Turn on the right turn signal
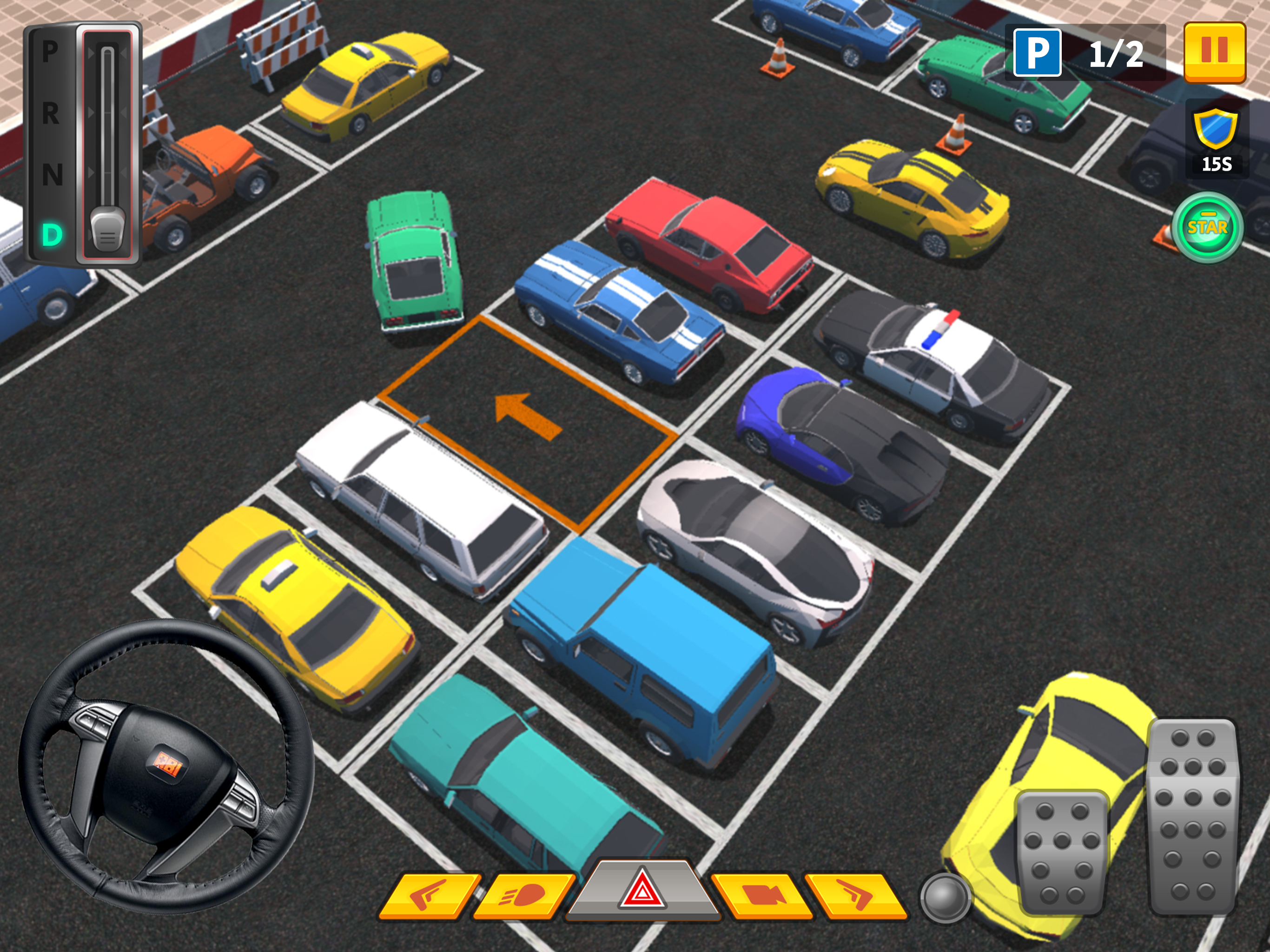Viewport: 1270px width, 952px height. [855, 896]
